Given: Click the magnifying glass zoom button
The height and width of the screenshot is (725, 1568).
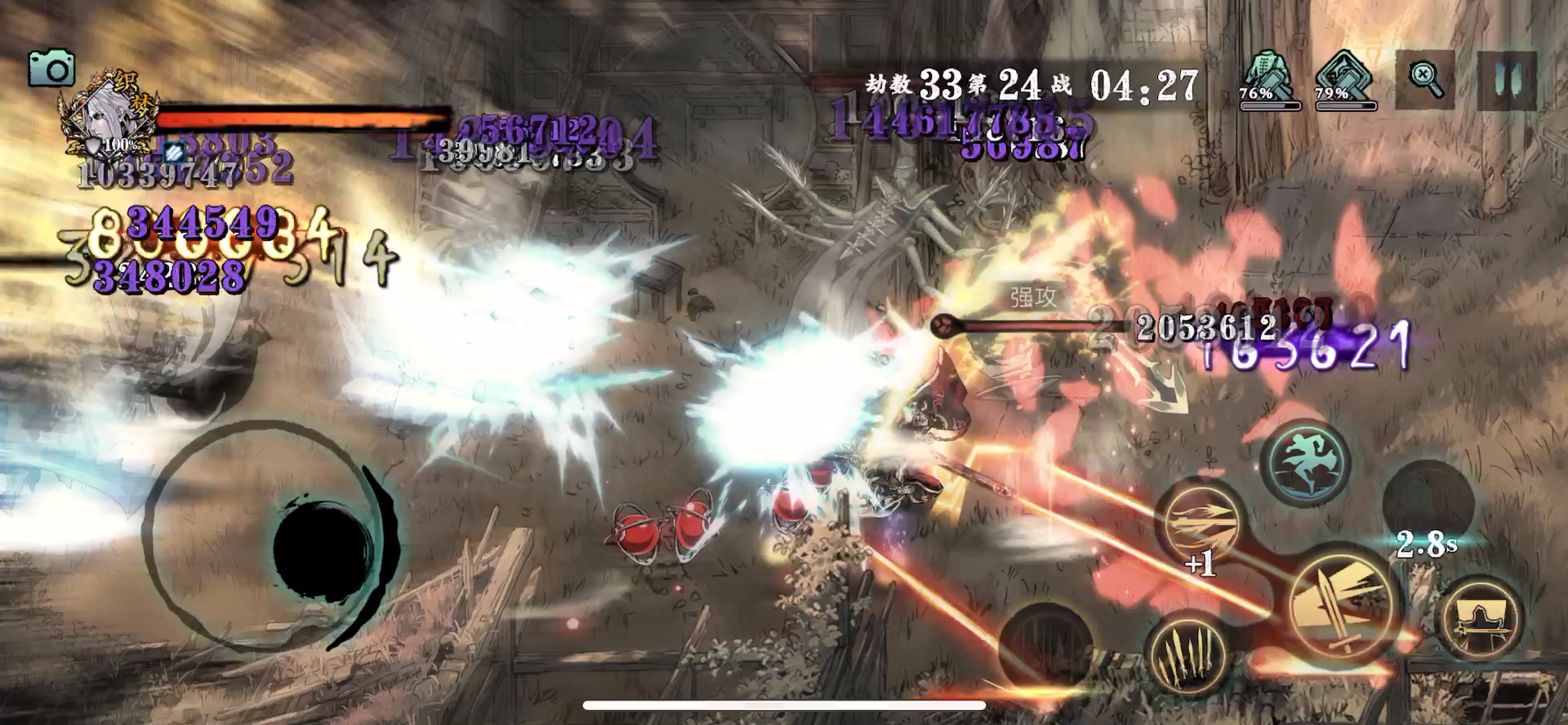Looking at the screenshot, I should point(1425,80).
